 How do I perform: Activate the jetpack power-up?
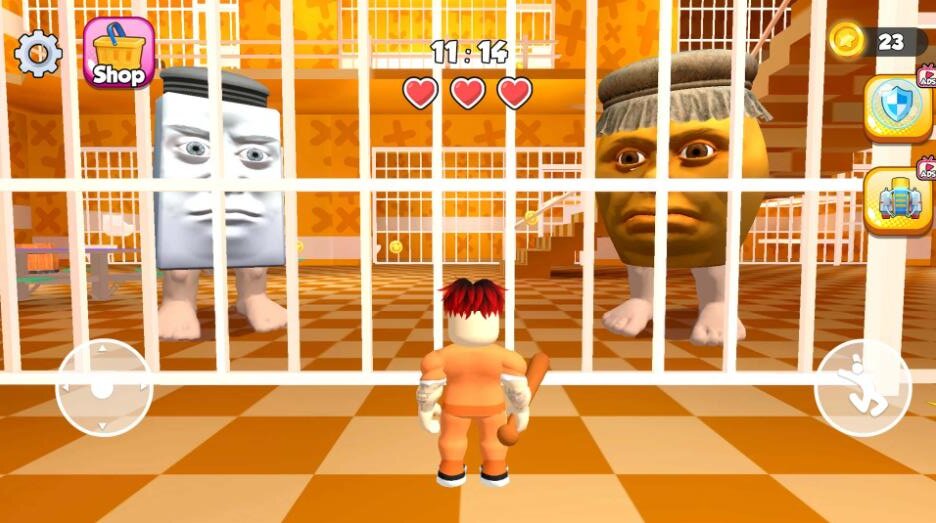pos(897,200)
